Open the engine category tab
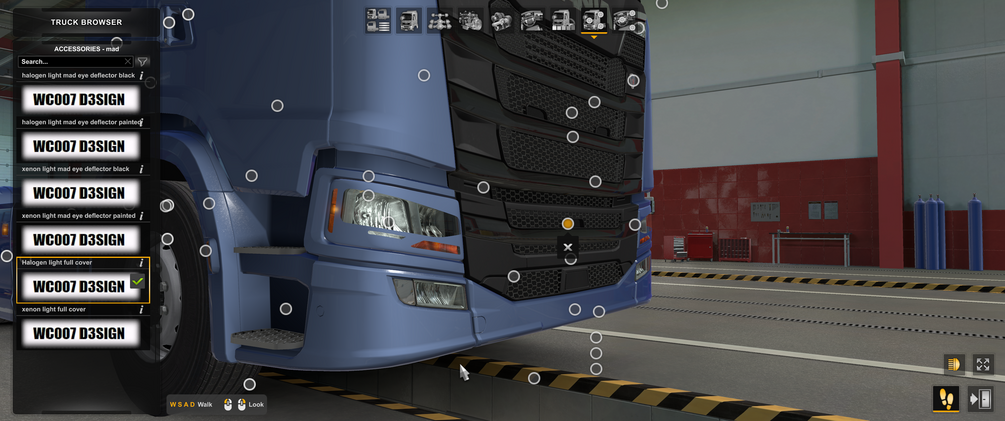1005x421 pixels. coord(470,20)
